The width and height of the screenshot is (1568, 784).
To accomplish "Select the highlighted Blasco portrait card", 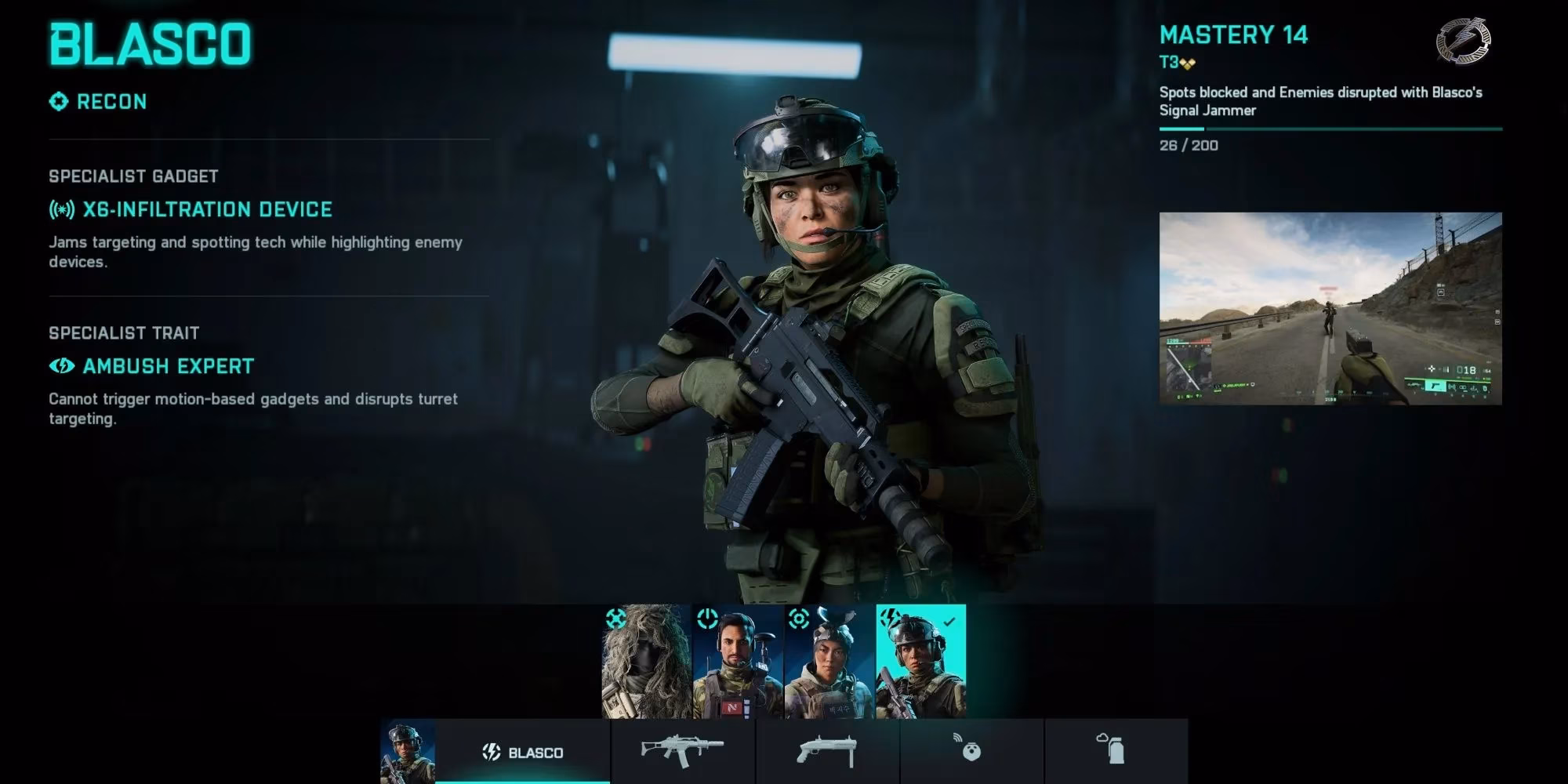I will point(920,661).
